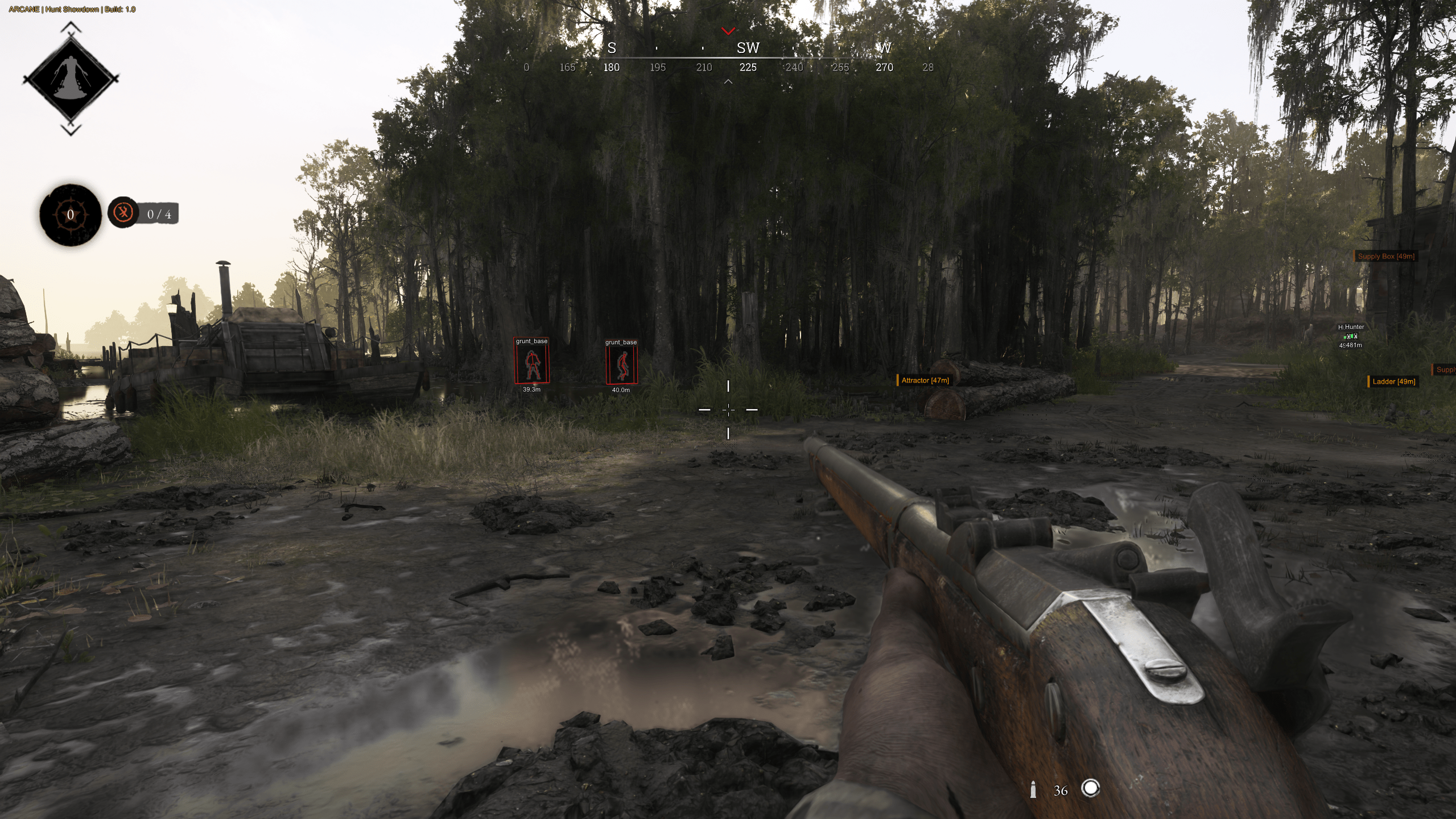Click the compass strip near the 225 mark
The image size is (1456, 819).
point(747,67)
